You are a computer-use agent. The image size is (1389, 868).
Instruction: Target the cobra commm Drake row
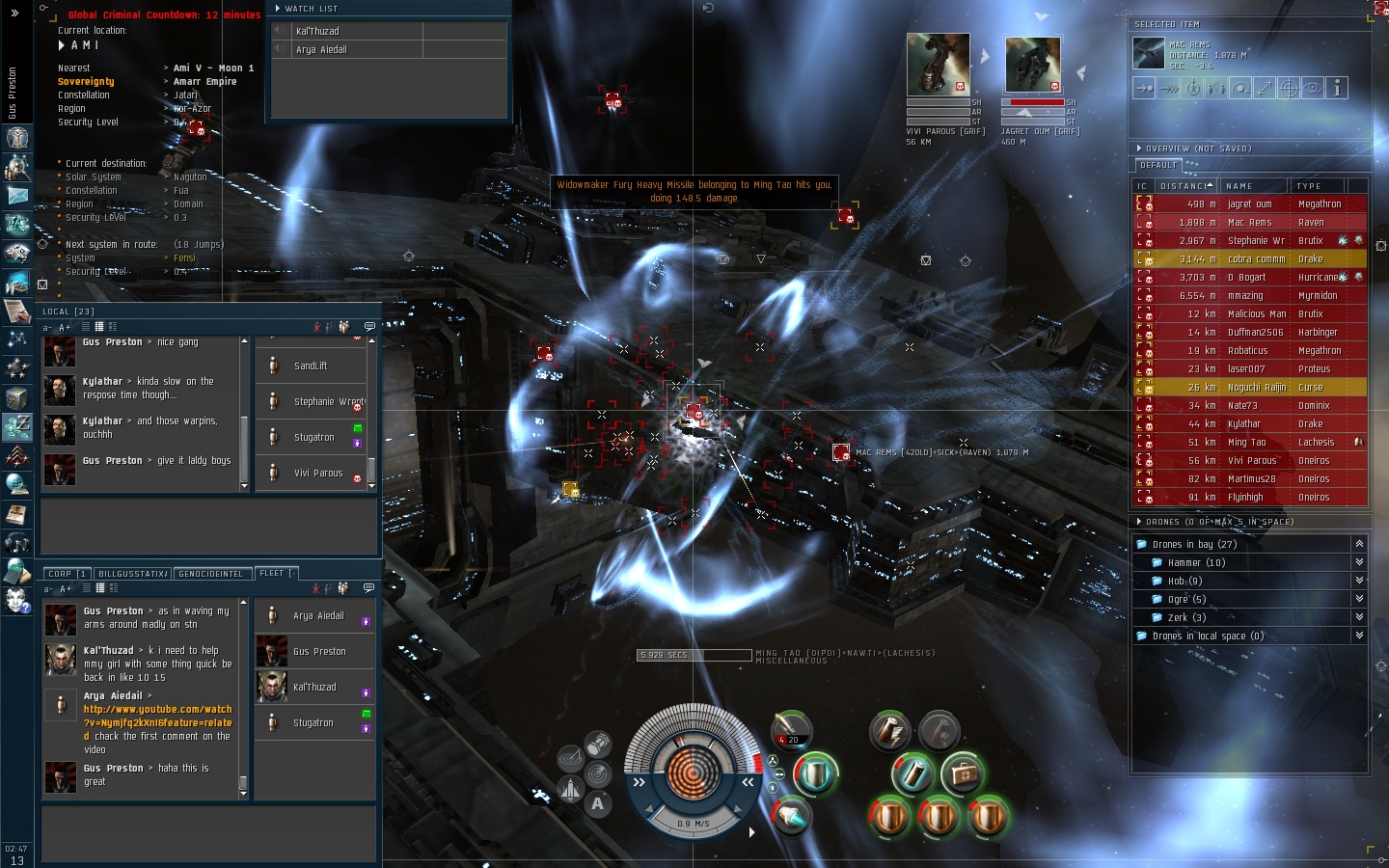(1250, 259)
